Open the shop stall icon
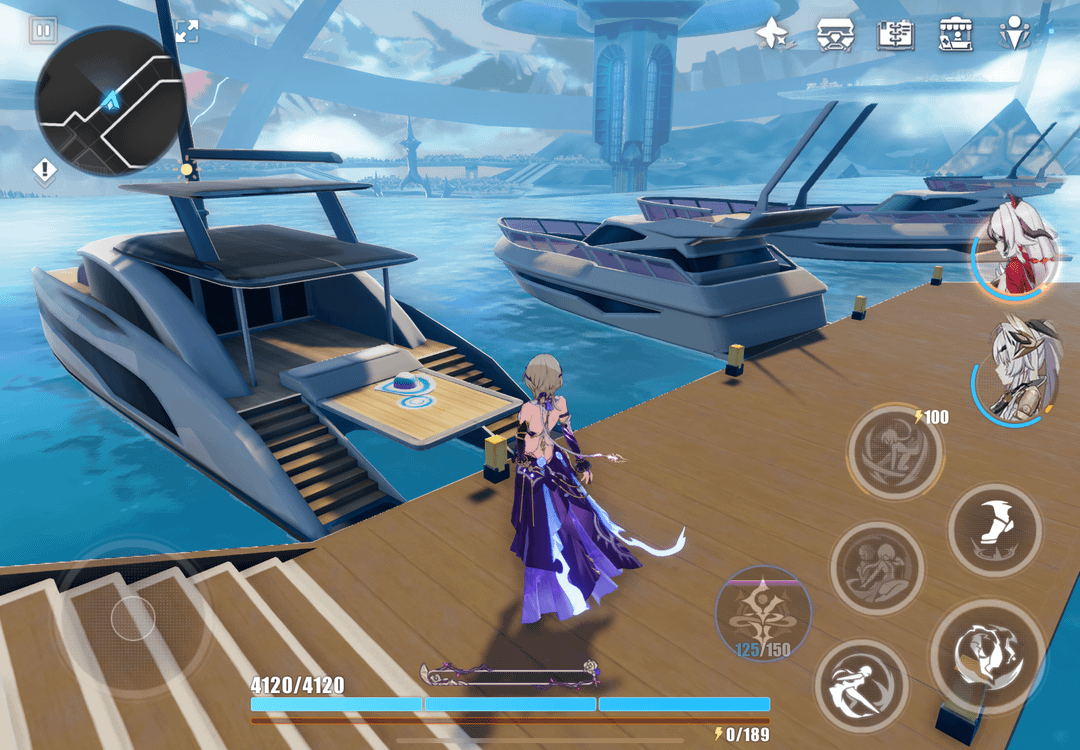 point(956,35)
